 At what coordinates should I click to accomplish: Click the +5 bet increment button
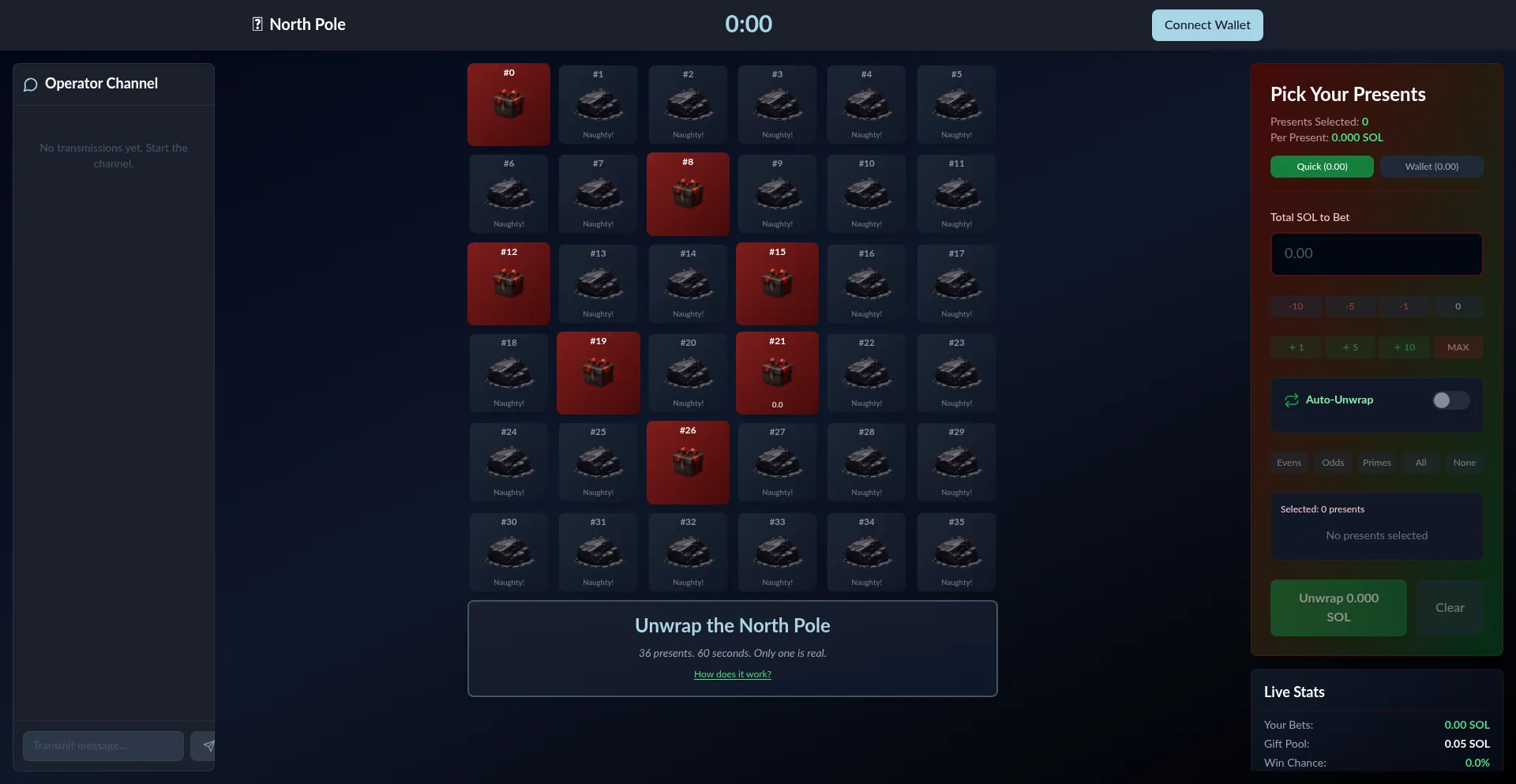1349,347
